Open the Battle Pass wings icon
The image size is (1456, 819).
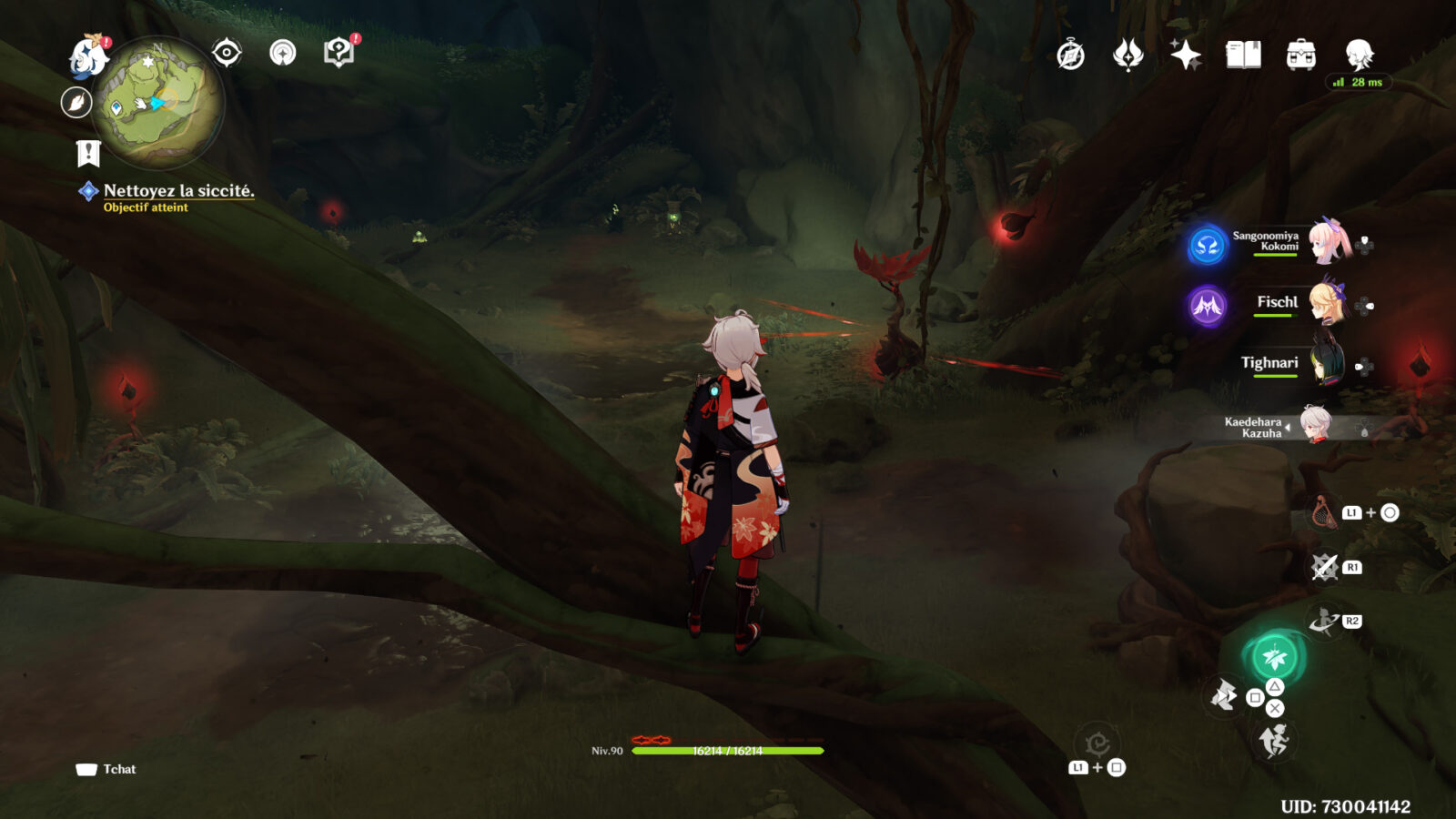[x=1127, y=56]
